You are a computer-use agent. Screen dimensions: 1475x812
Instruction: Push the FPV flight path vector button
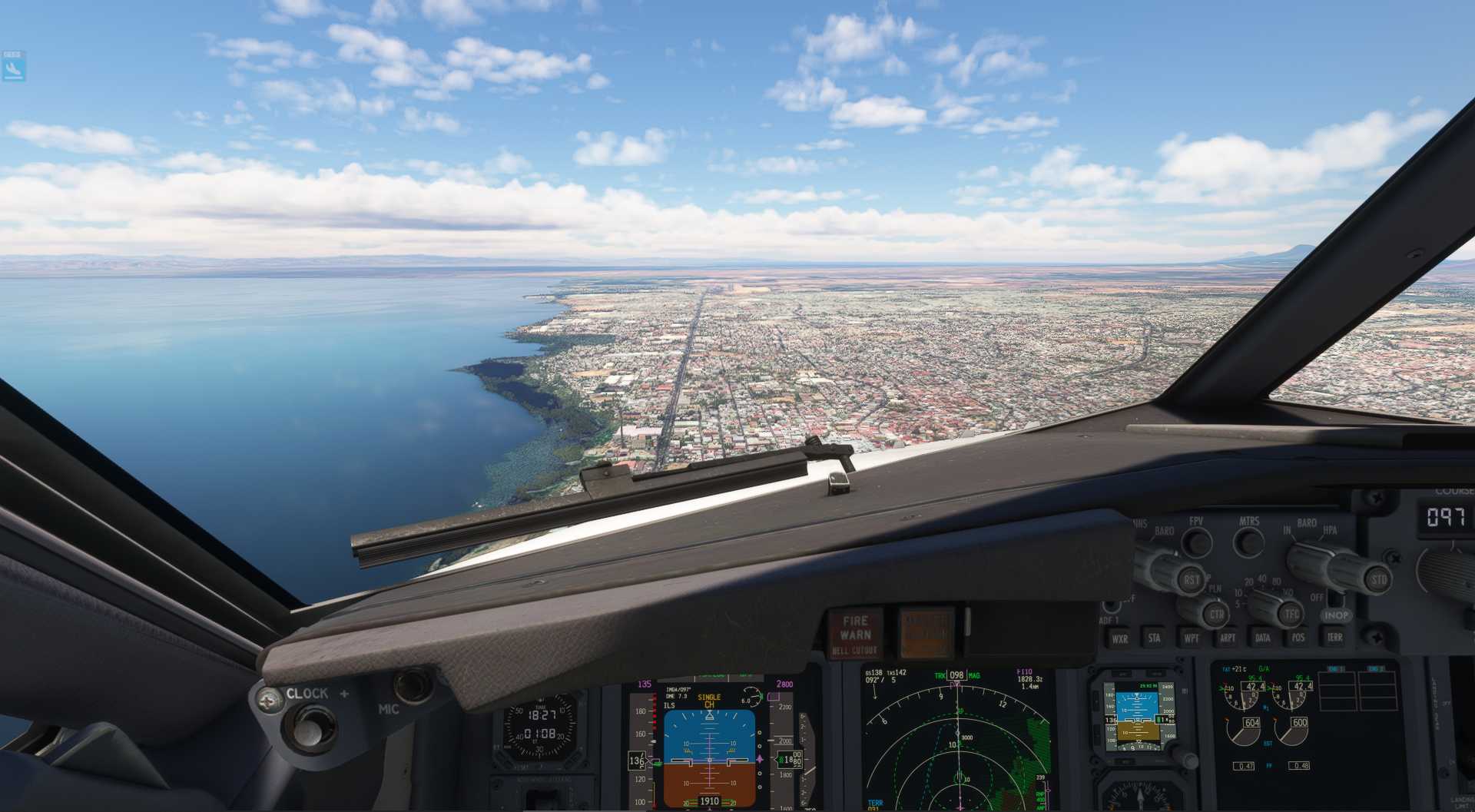1196,542
